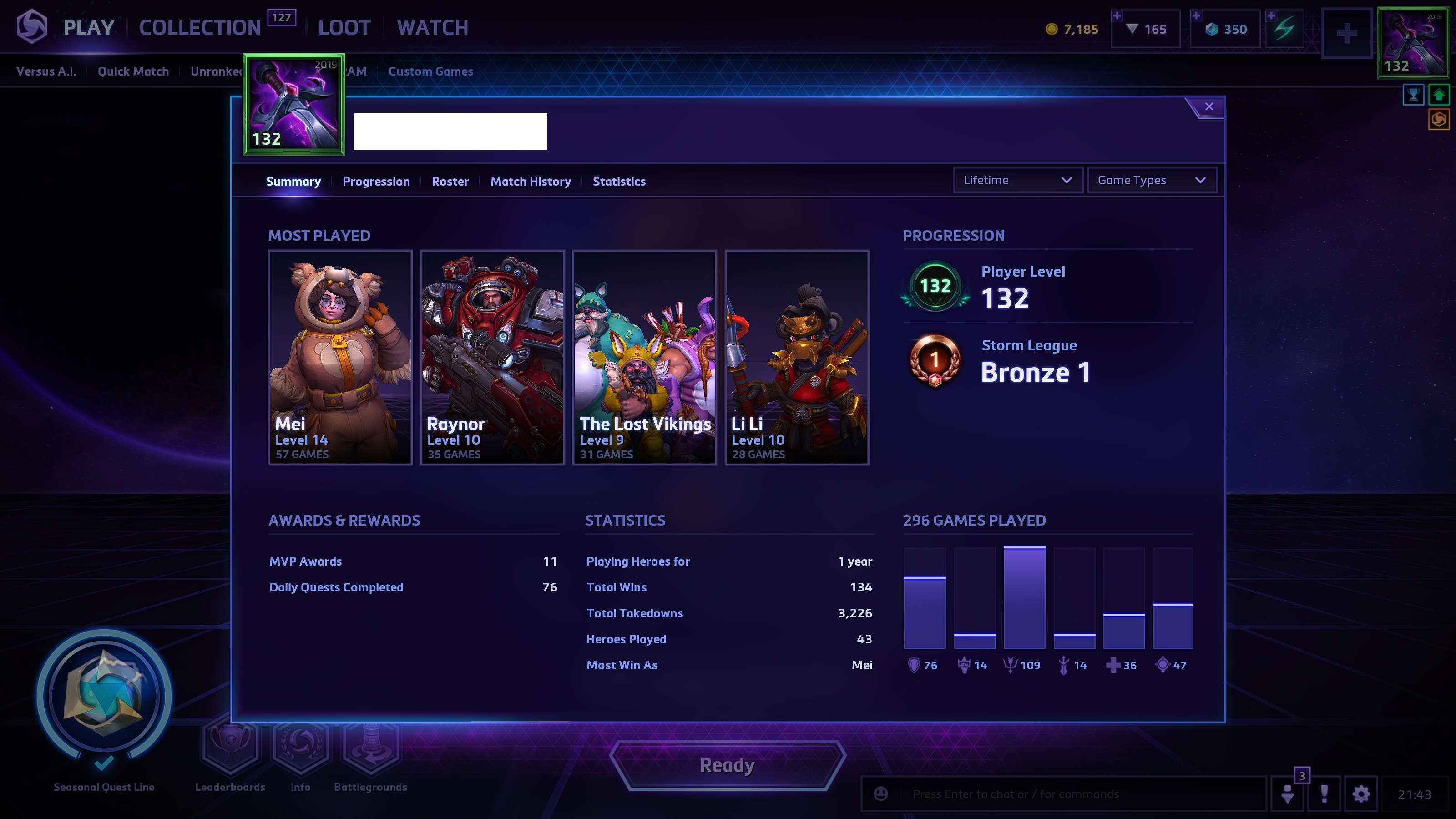
Task: Switch to the Progression tab
Action: pyautogui.click(x=376, y=182)
